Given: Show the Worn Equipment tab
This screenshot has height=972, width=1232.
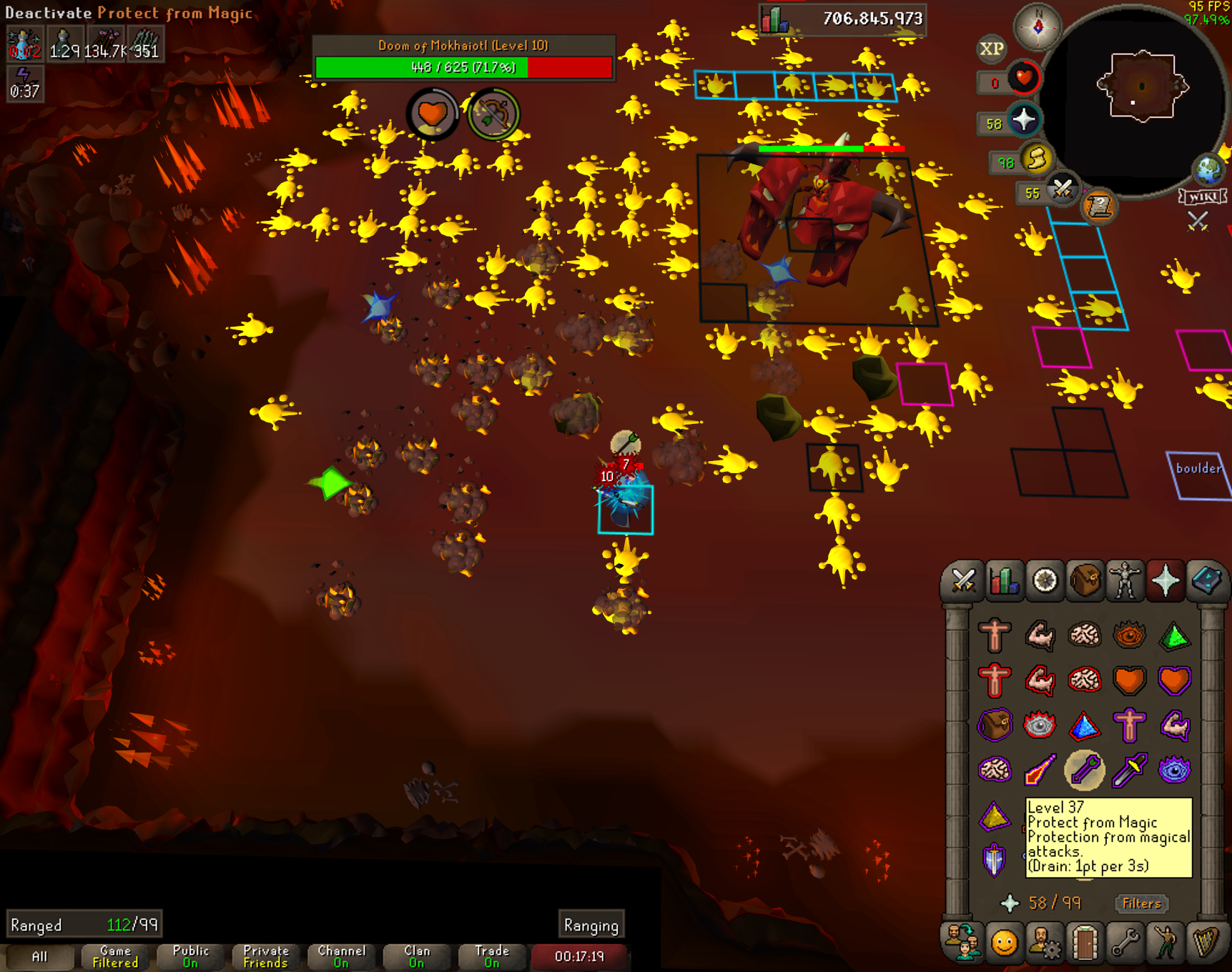Looking at the screenshot, I should [1125, 580].
